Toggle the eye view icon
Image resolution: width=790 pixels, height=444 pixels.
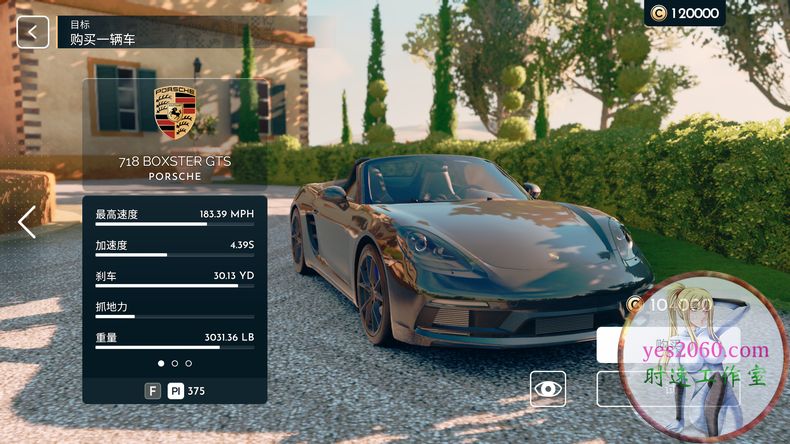point(548,389)
